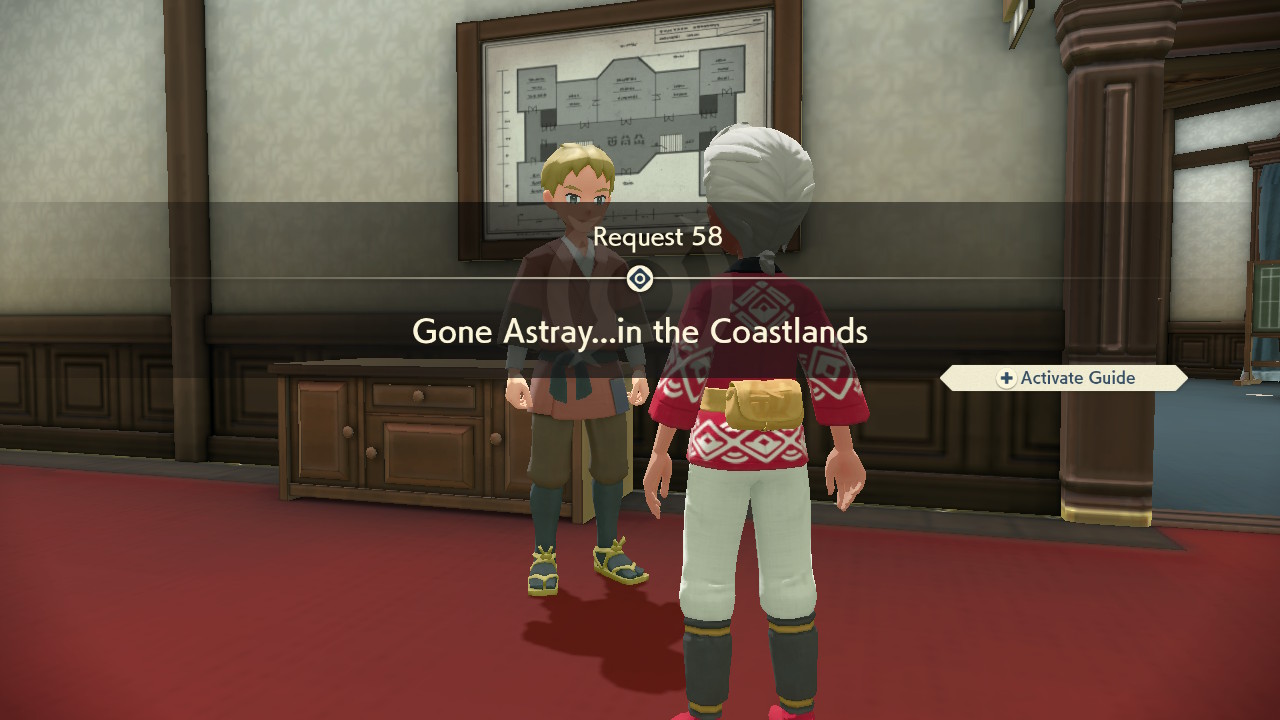Click the diamond quest emblem icon
Screen dimensions: 1280x720
640,279
